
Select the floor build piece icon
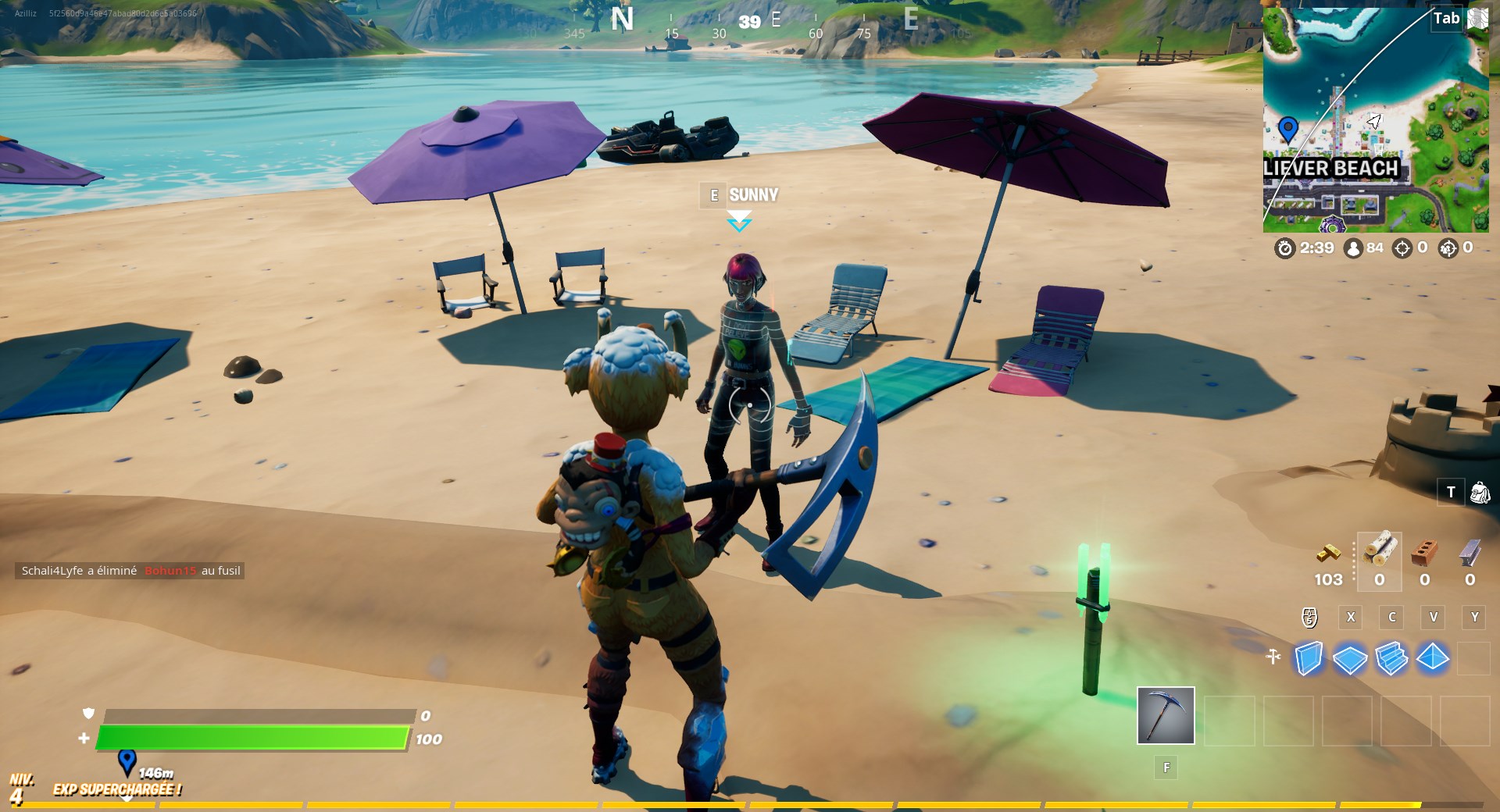(x=1351, y=660)
